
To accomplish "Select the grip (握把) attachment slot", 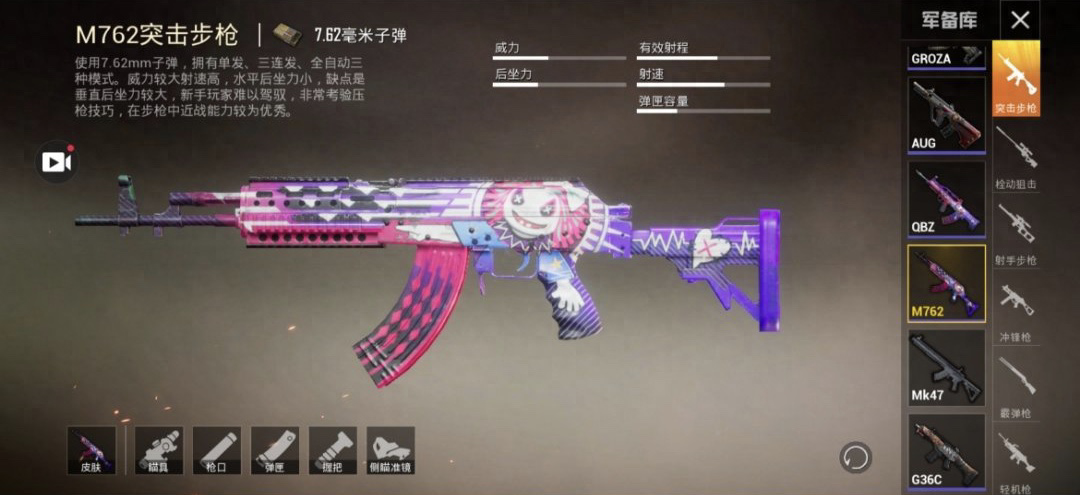I will click(332, 450).
